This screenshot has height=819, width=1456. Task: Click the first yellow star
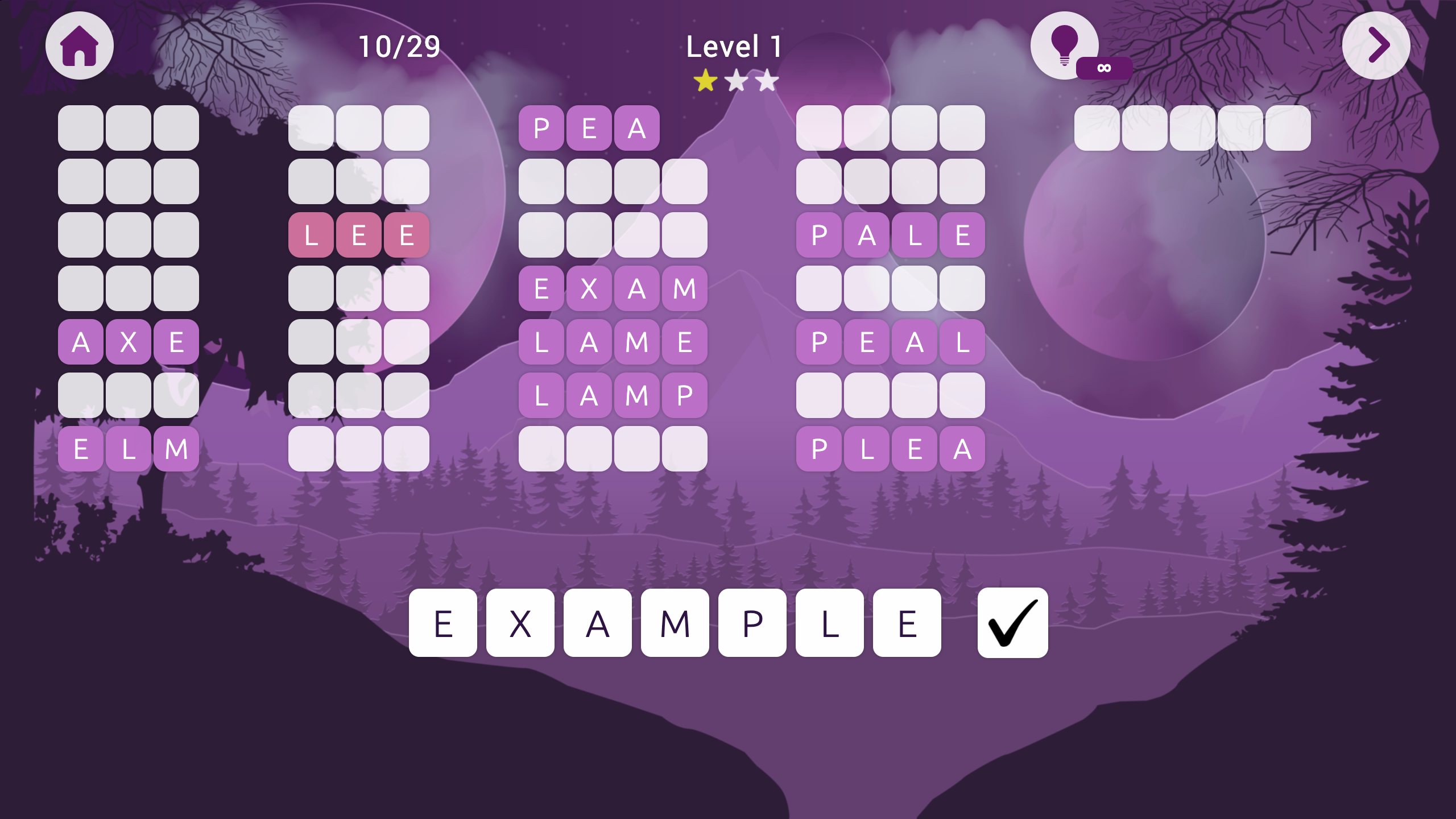click(704, 81)
